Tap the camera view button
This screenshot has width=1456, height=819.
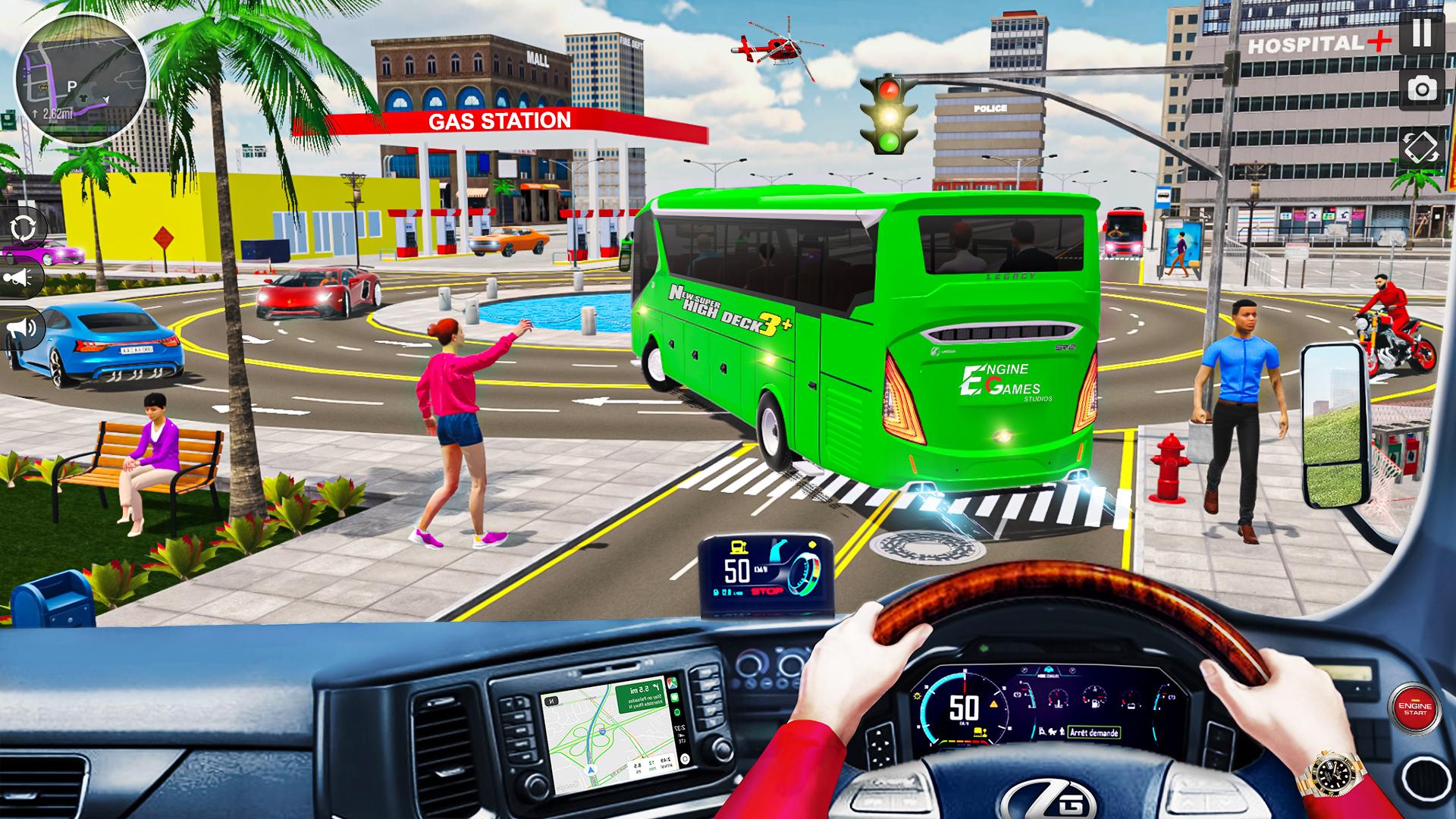[x=1422, y=89]
